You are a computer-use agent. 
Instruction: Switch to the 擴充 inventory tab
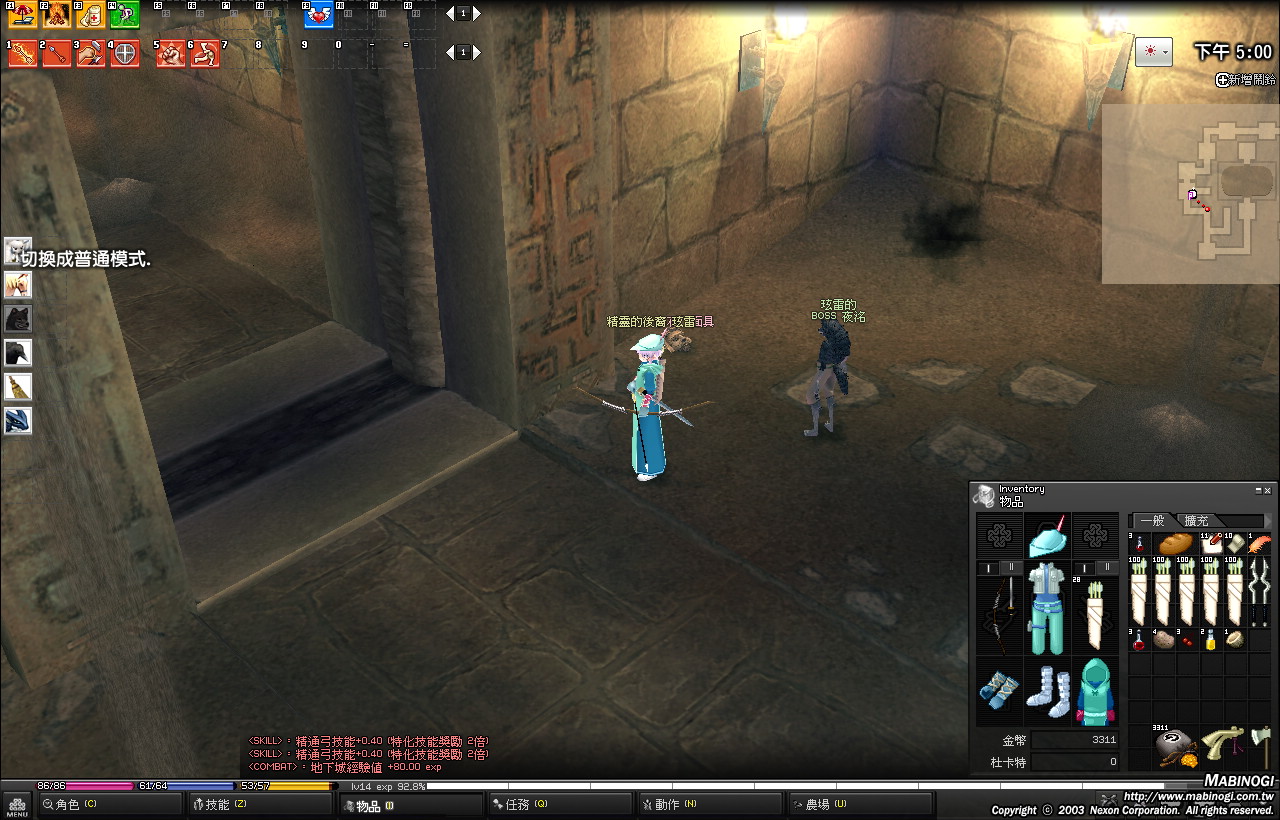1196,521
